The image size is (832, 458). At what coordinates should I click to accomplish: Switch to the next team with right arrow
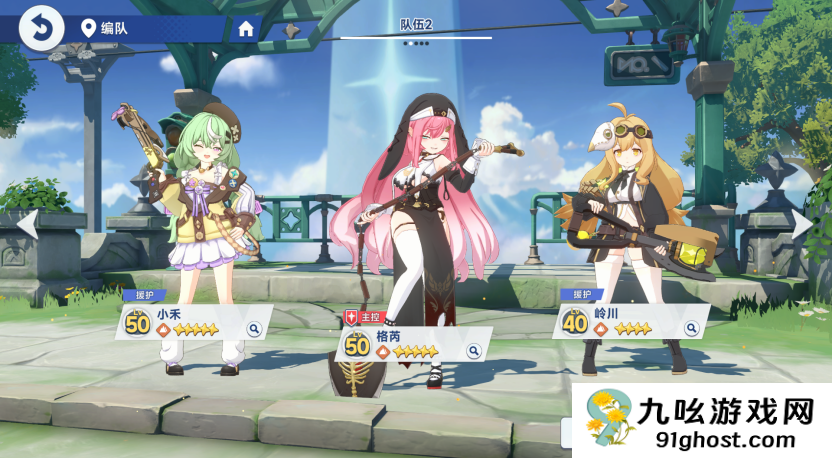803,224
